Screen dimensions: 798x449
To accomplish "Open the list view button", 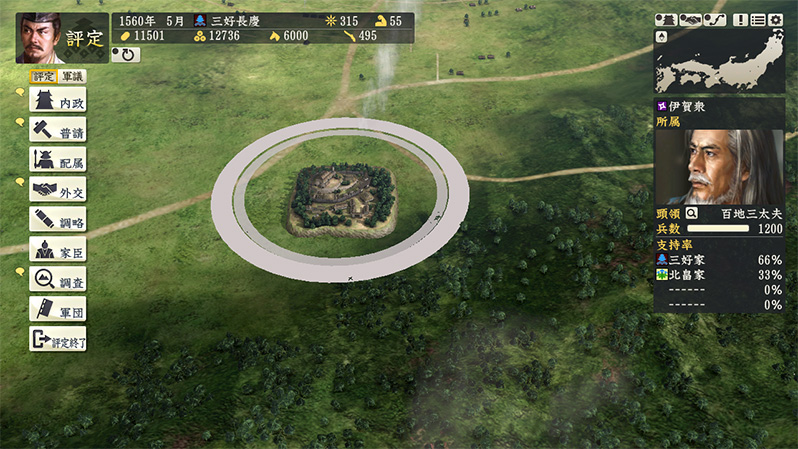I will coord(758,20).
